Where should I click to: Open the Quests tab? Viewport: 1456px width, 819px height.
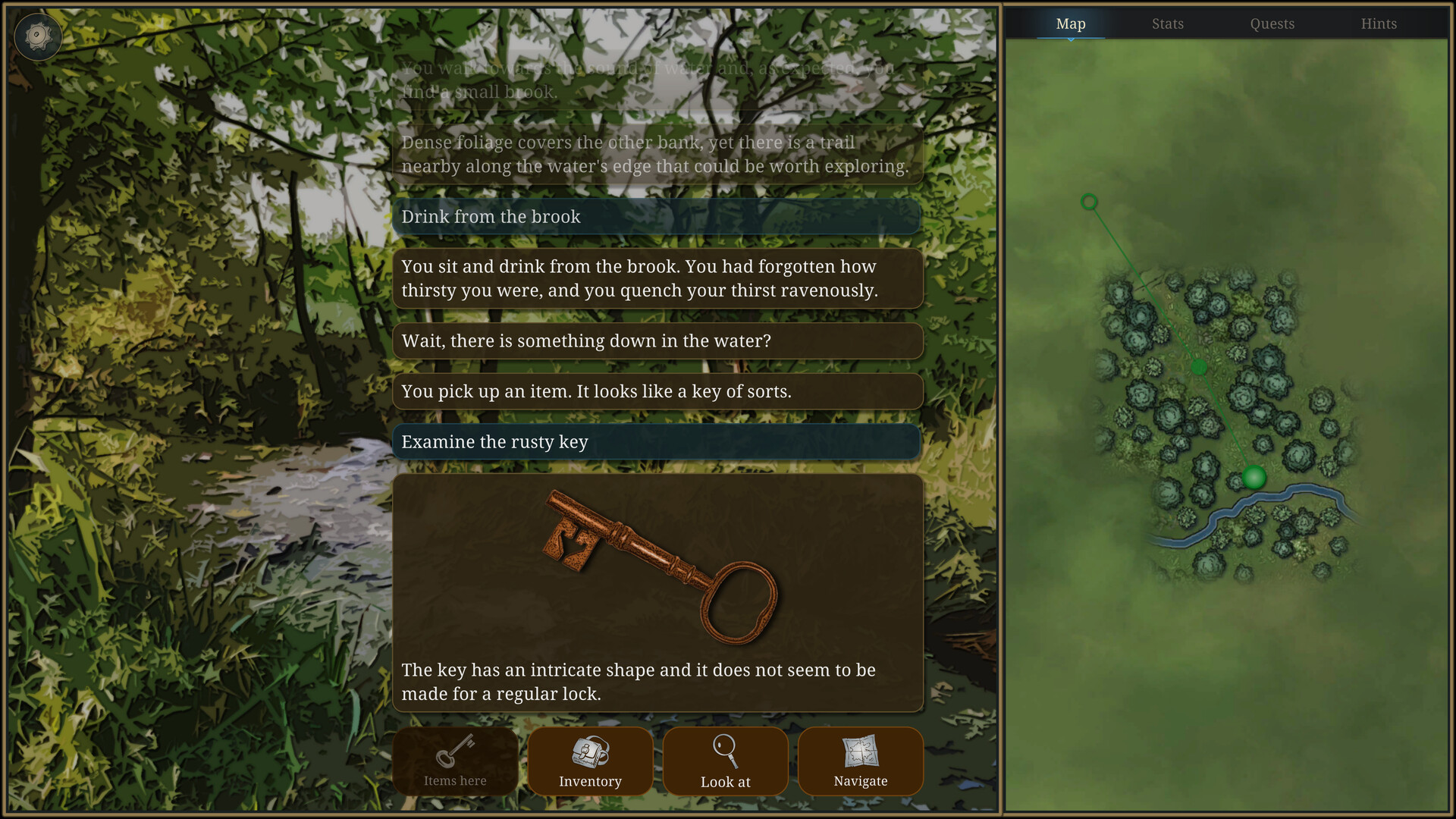coord(1272,24)
